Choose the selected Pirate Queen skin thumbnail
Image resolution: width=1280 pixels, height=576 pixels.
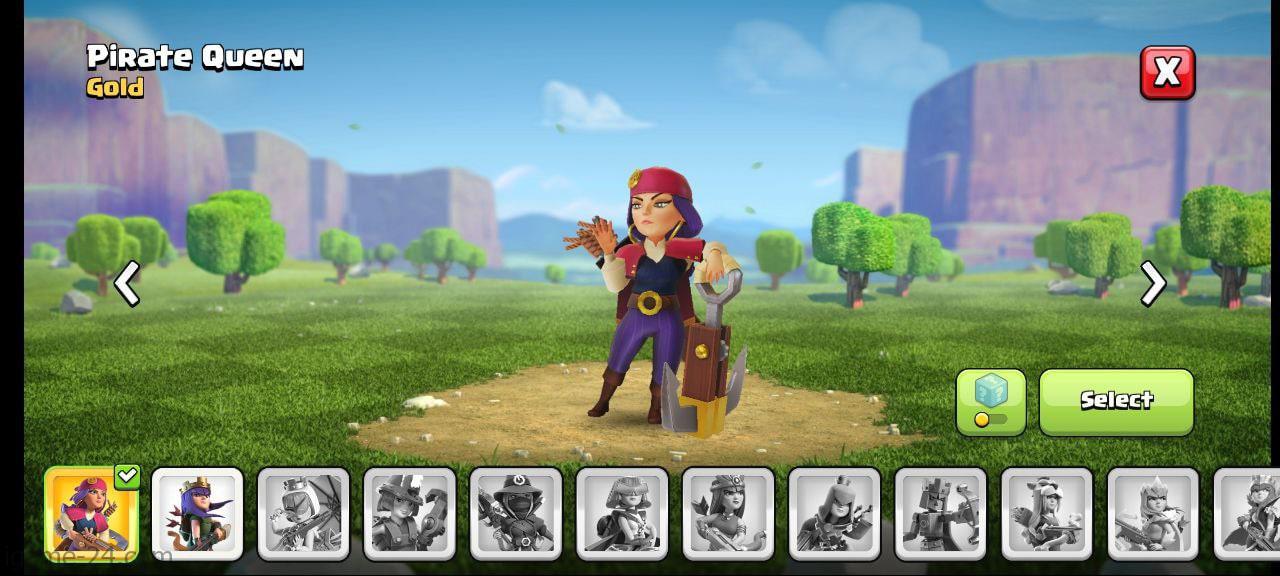point(91,513)
